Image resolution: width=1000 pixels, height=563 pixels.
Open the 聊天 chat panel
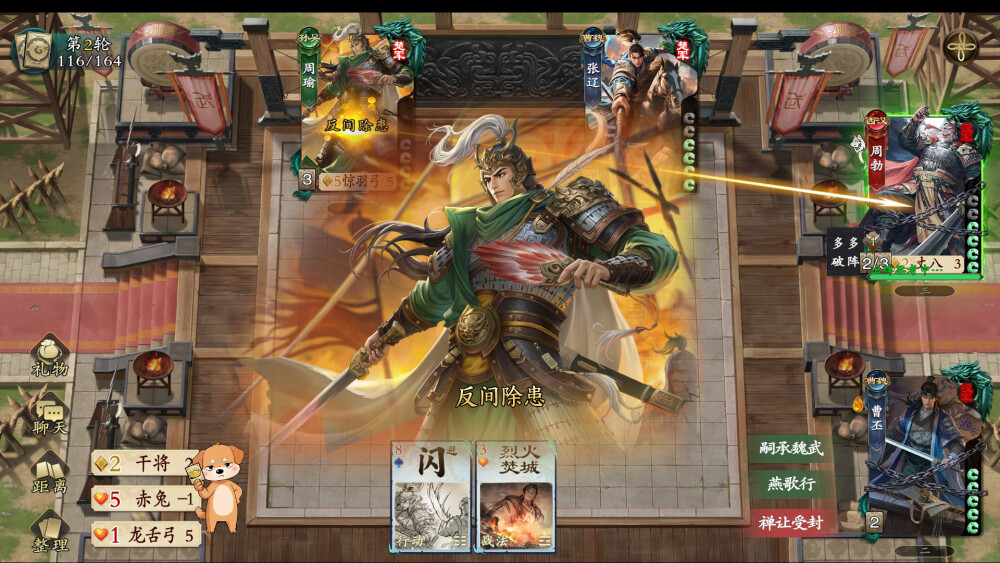point(50,414)
